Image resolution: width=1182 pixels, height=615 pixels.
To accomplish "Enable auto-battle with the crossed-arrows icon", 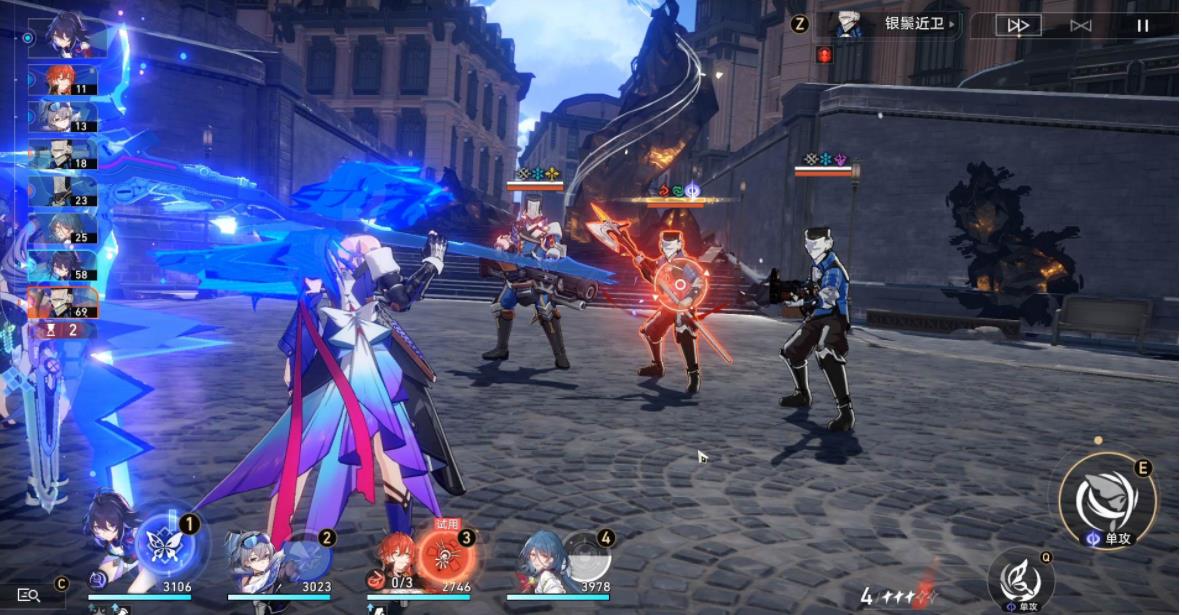I will point(1080,26).
